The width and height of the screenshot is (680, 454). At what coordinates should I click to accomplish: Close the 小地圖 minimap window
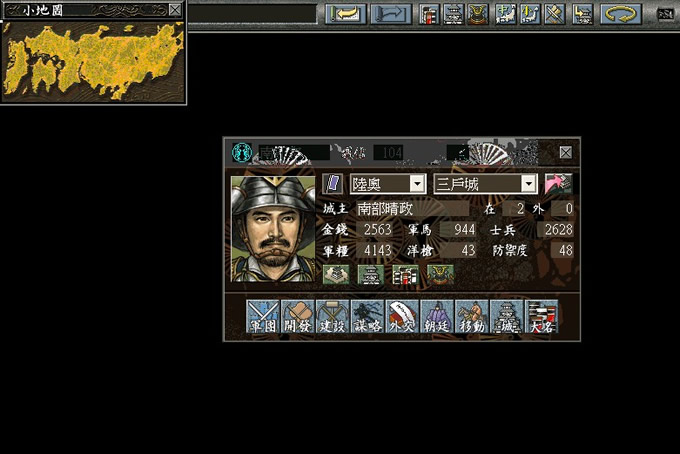pyautogui.click(x=175, y=9)
